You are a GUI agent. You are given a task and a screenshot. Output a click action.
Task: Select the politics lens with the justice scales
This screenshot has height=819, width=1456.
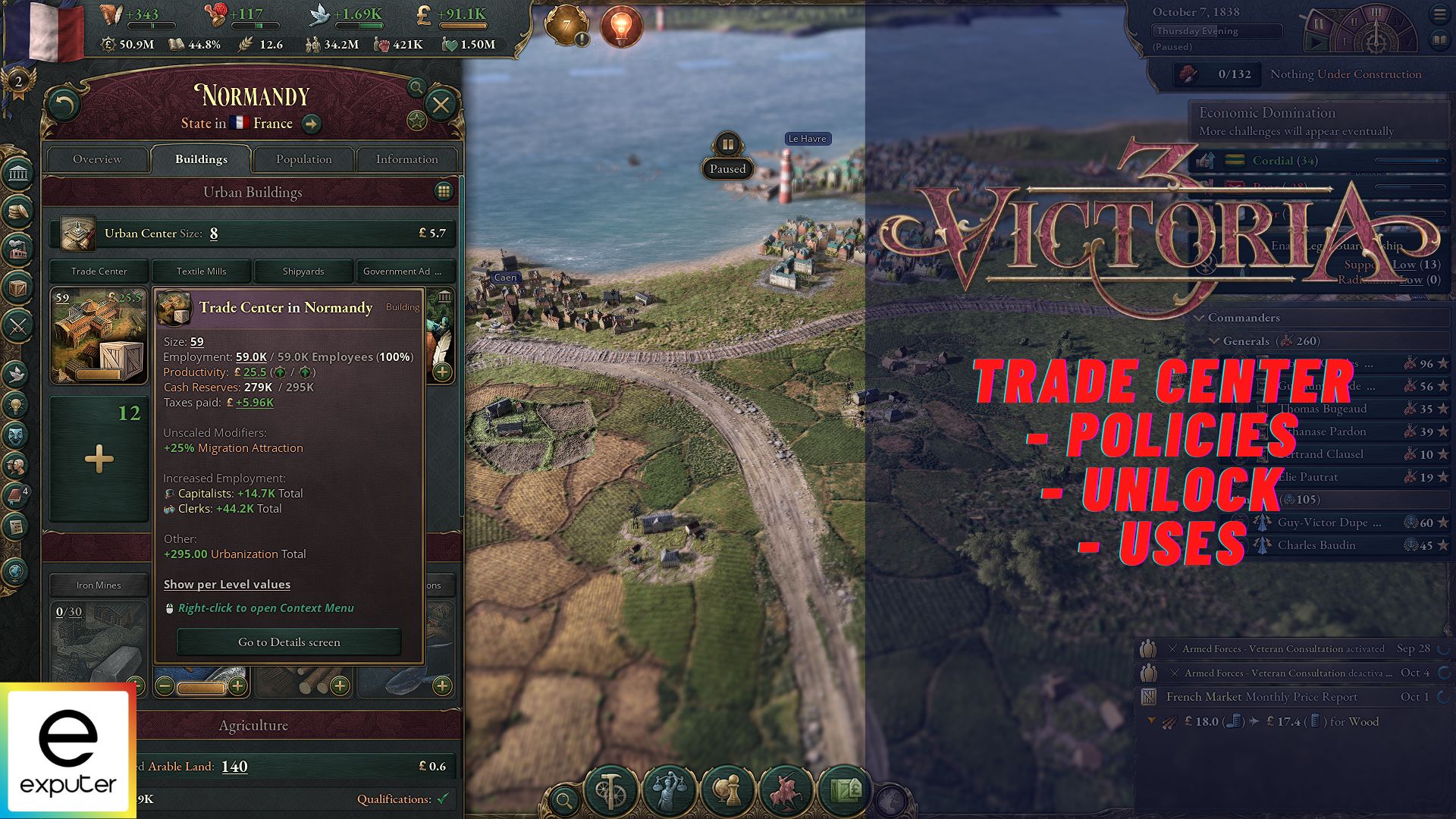coord(669,789)
